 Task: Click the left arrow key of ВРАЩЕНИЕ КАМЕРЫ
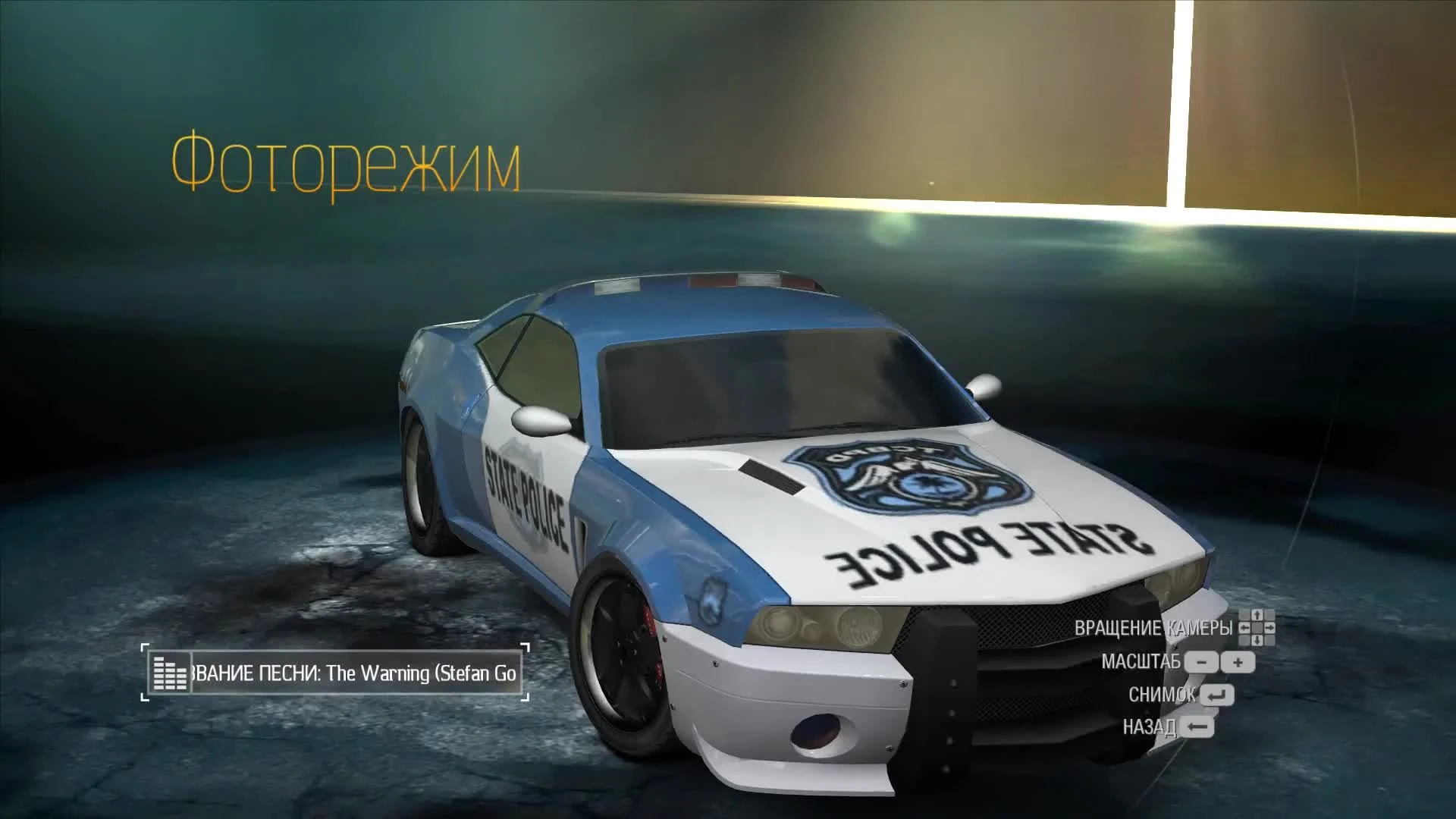pos(1246,628)
